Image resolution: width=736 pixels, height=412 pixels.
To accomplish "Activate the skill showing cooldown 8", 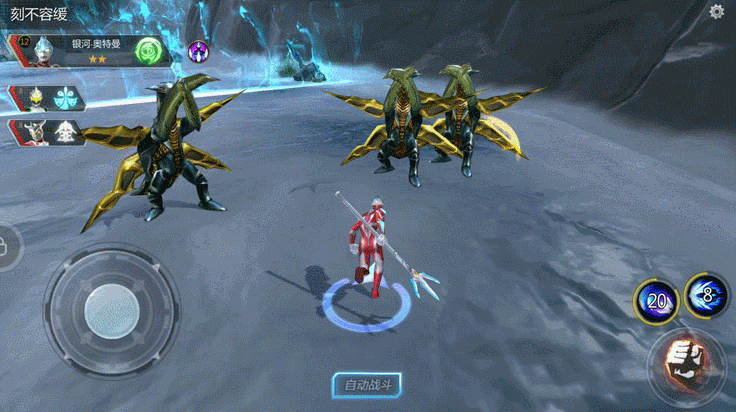I will coord(706,295).
